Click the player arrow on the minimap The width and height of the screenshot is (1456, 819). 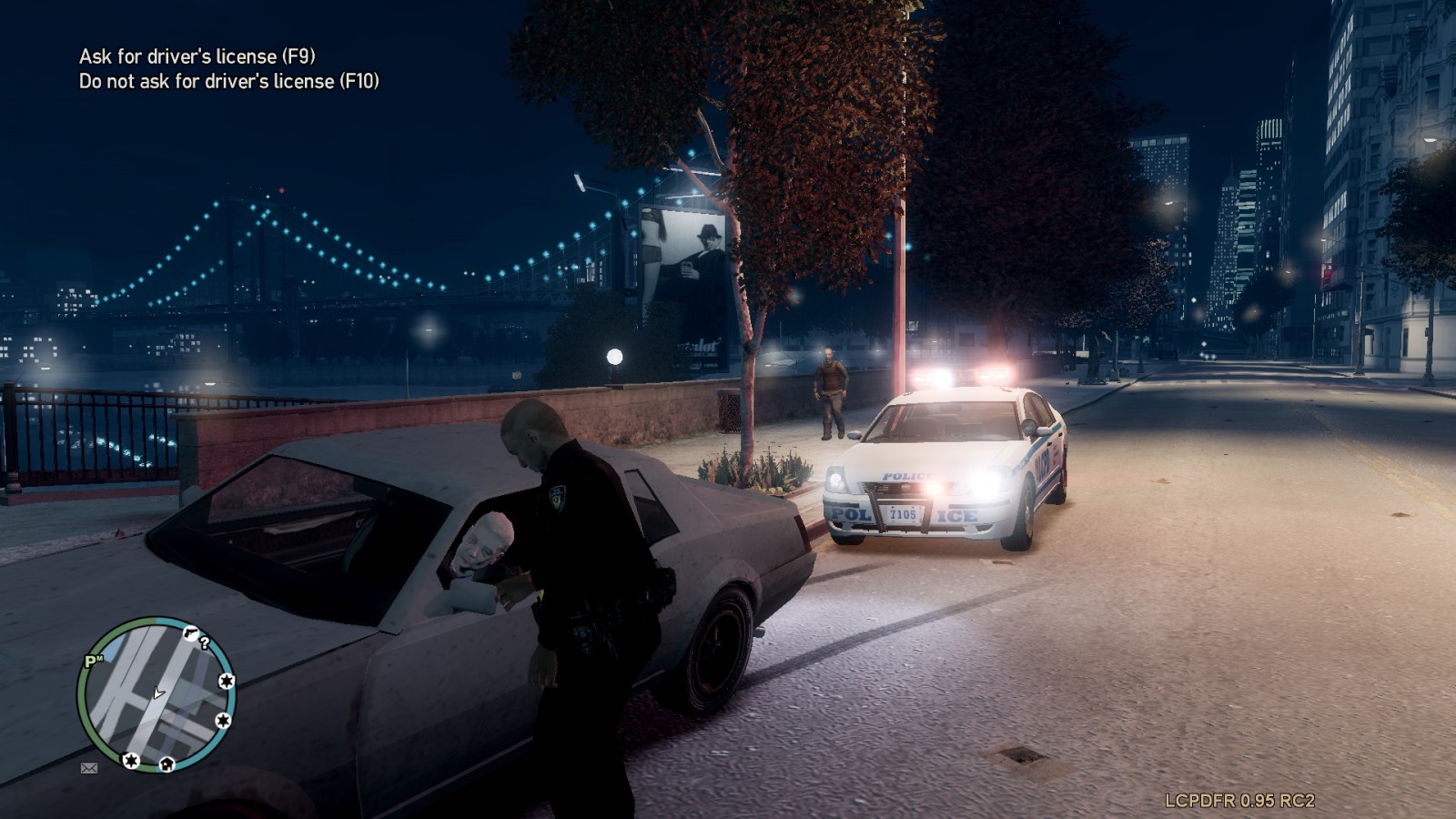point(158,693)
